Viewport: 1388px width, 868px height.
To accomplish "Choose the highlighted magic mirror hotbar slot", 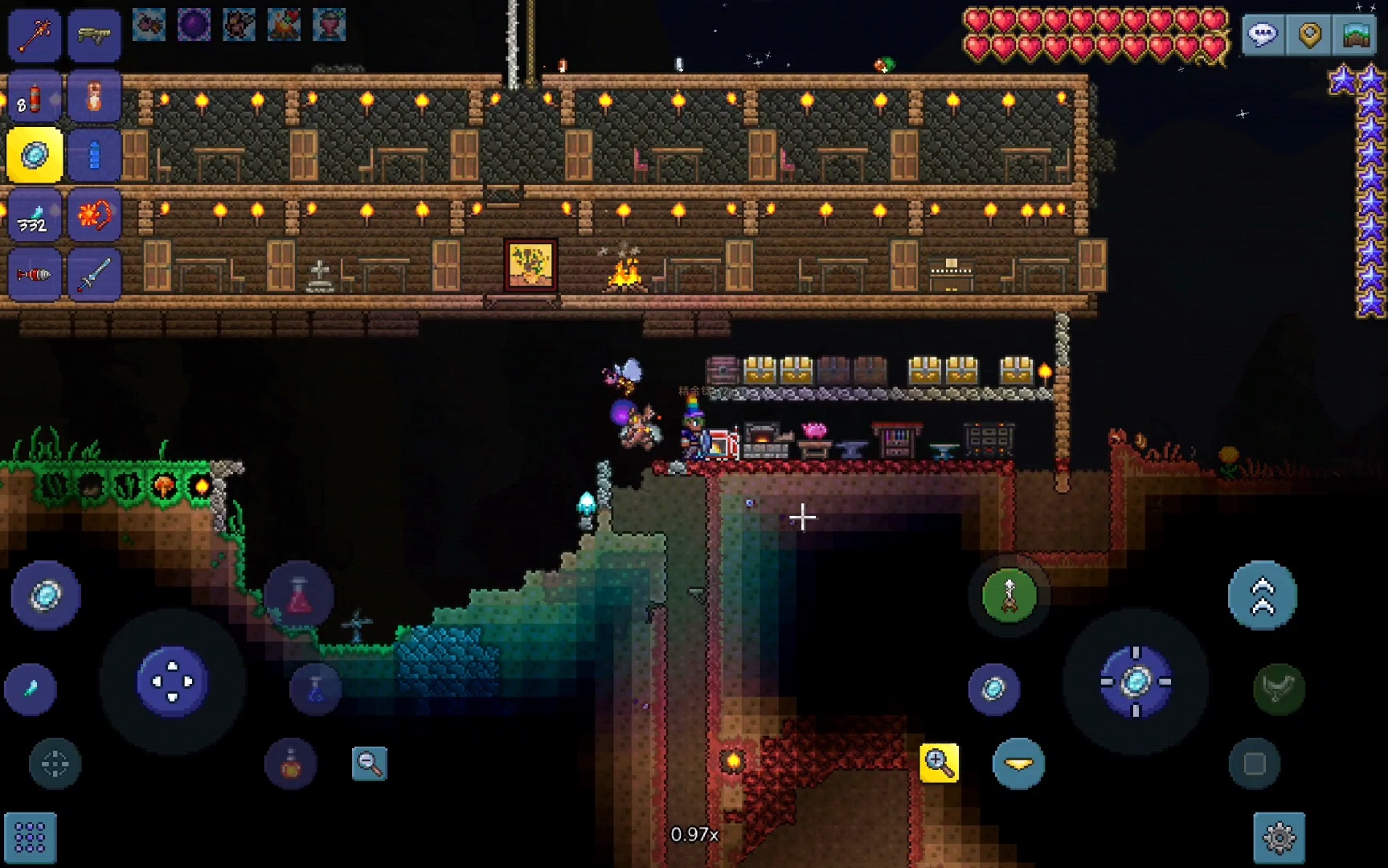I will tap(35, 154).
